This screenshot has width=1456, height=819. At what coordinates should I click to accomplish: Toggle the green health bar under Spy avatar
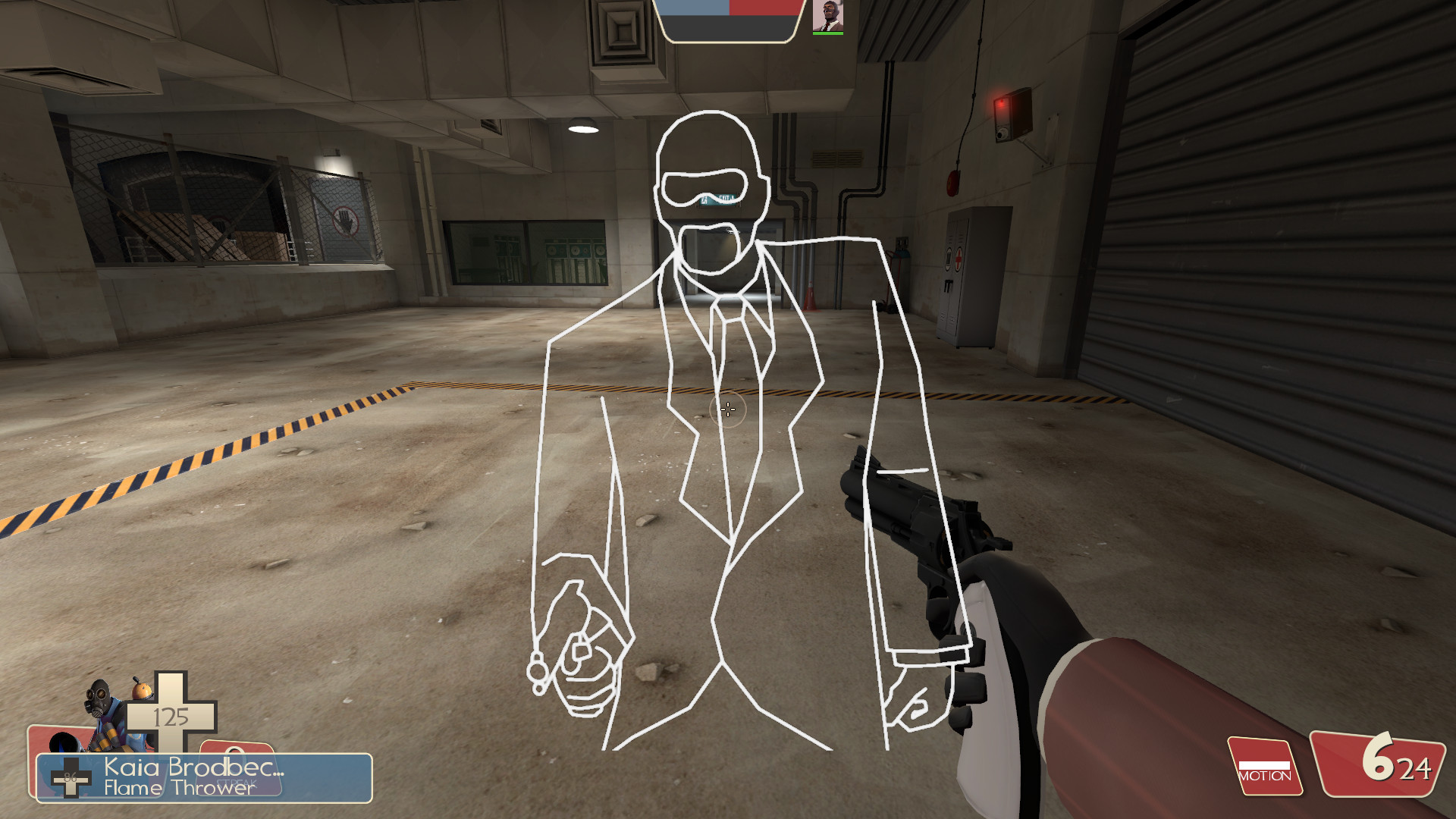[x=829, y=33]
